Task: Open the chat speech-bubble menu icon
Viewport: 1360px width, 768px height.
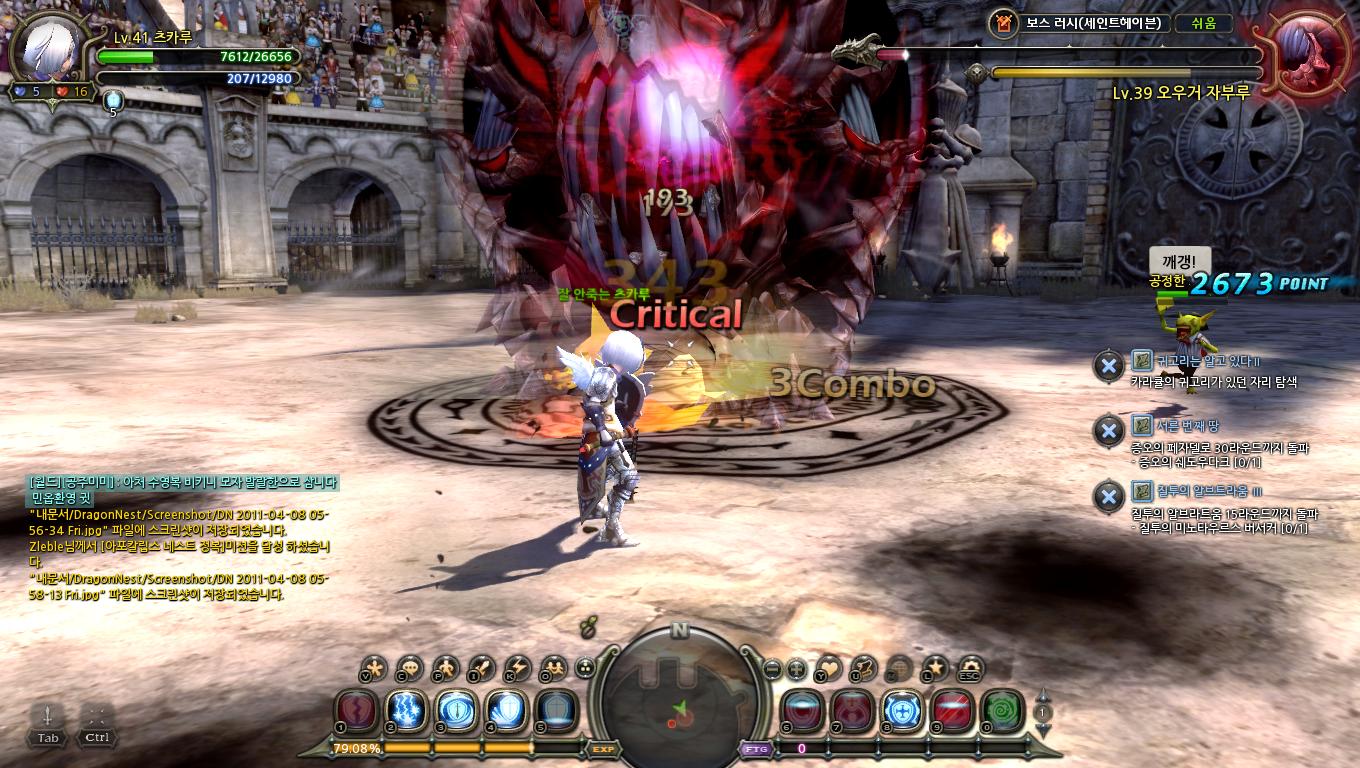Action: click(x=409, y=668)
